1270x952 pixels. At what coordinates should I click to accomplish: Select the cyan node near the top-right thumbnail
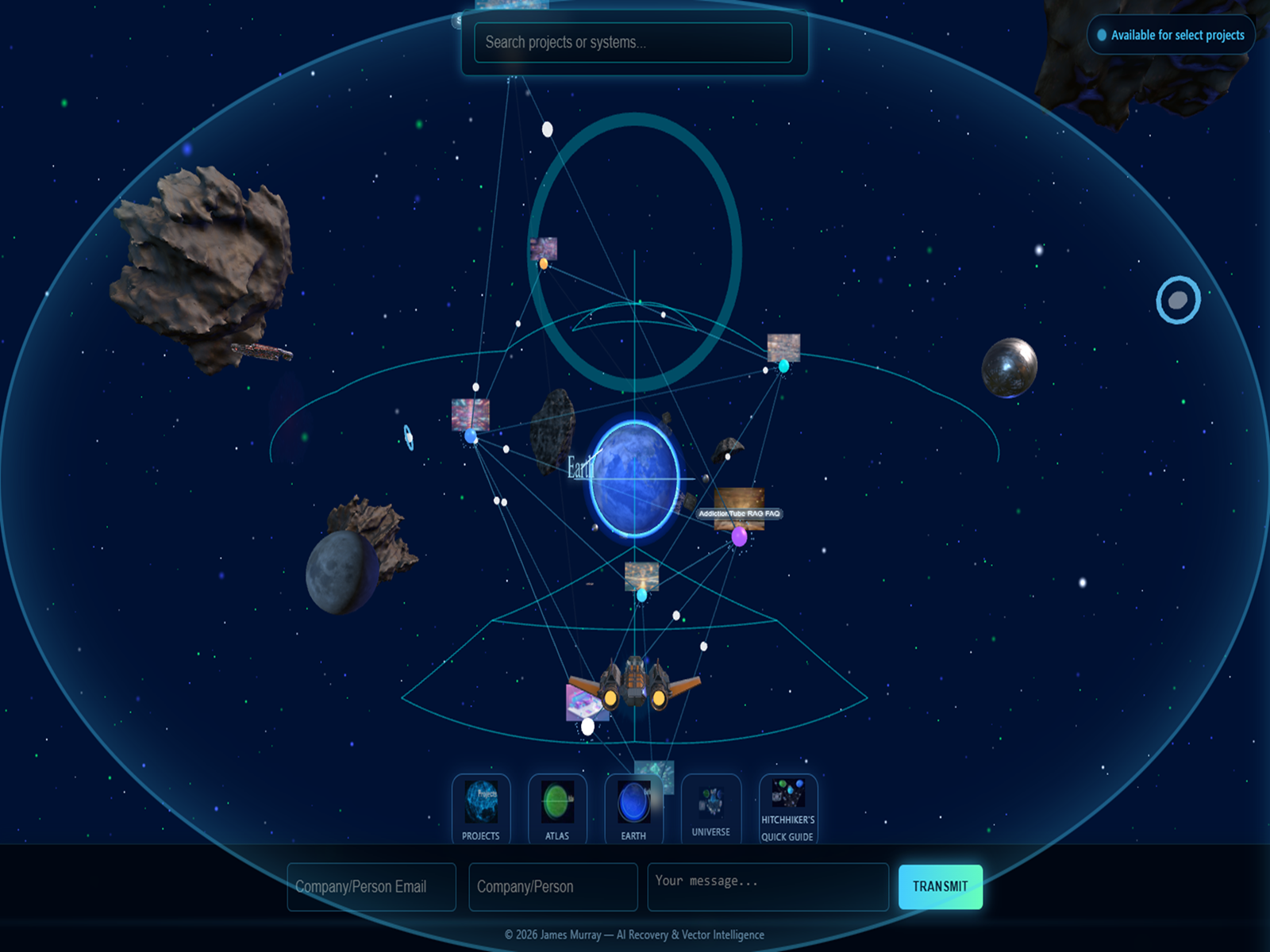tap(783, 367)
